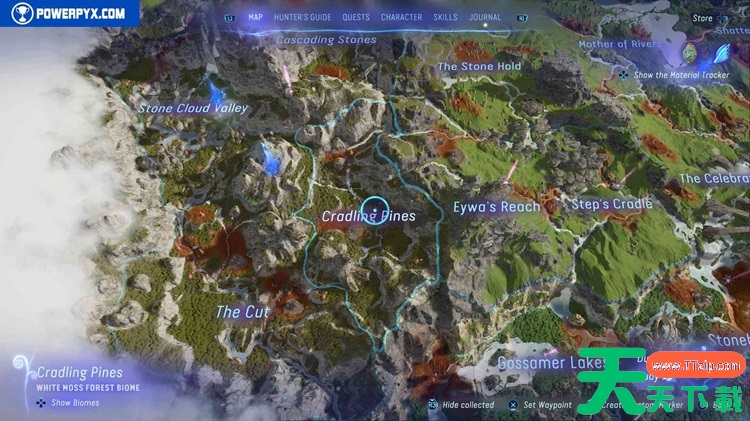The width and height of the screenshot is (750, 421).
Task: Click the blue crystal marker near Stone Cloud Valley
Action: (268, 154)
